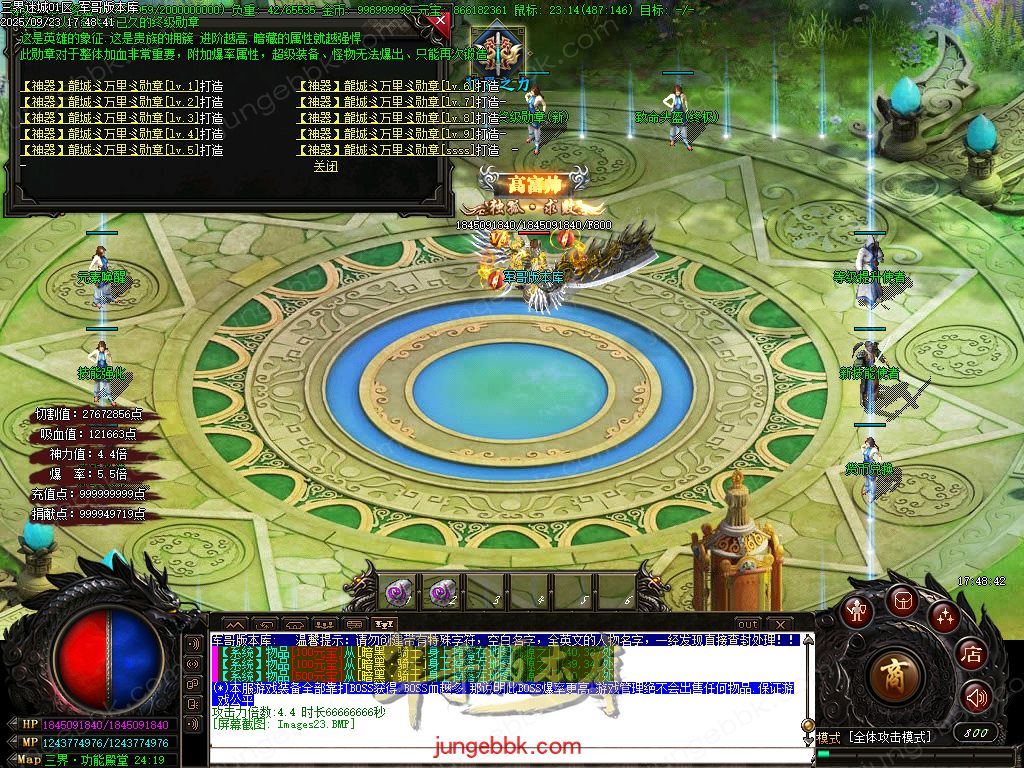Open the skills sparkle round button

pos(944,617)
